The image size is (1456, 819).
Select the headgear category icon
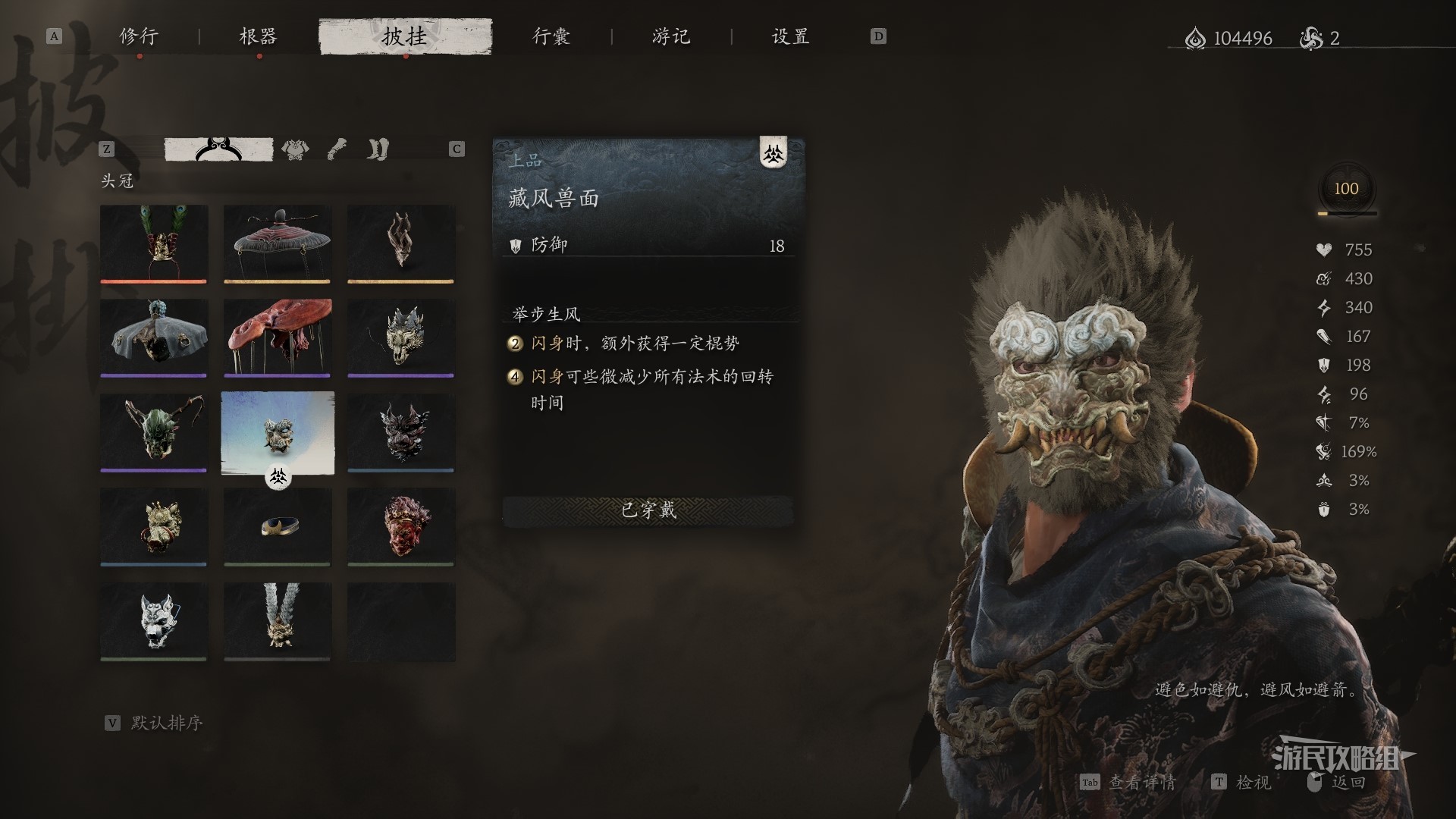[x=218, y=149]
